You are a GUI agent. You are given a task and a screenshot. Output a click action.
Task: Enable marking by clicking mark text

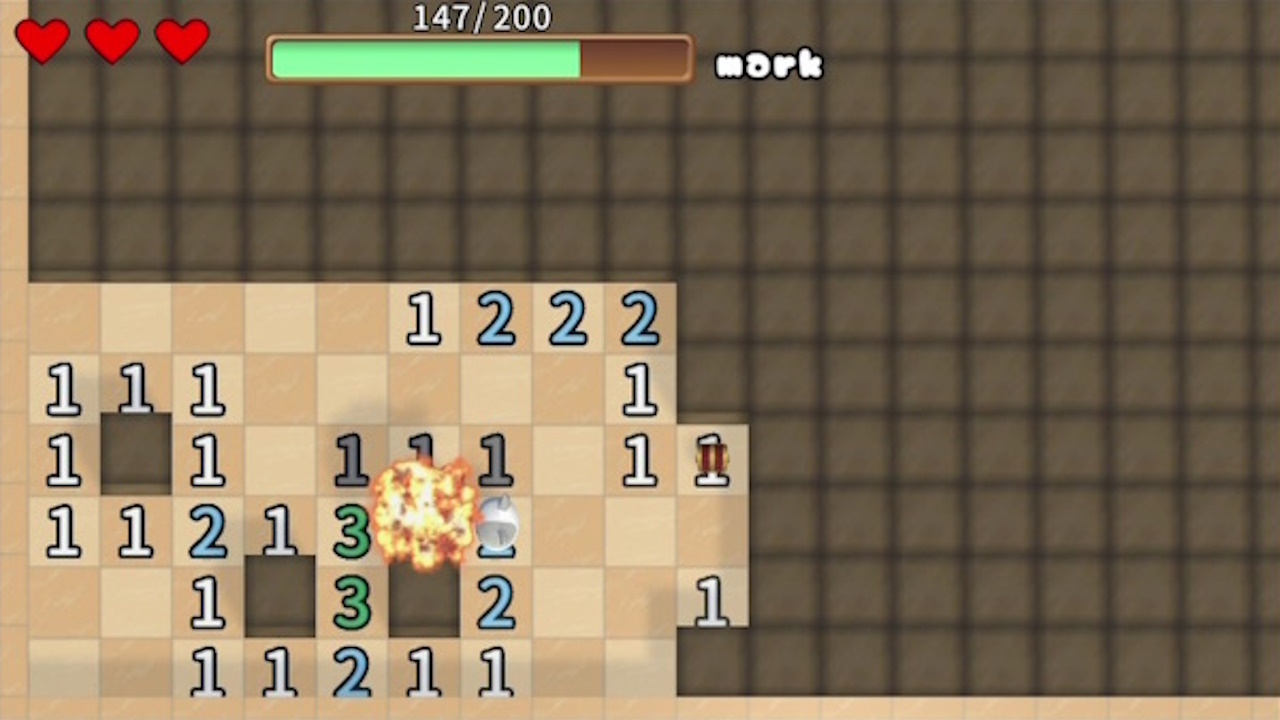770,65
